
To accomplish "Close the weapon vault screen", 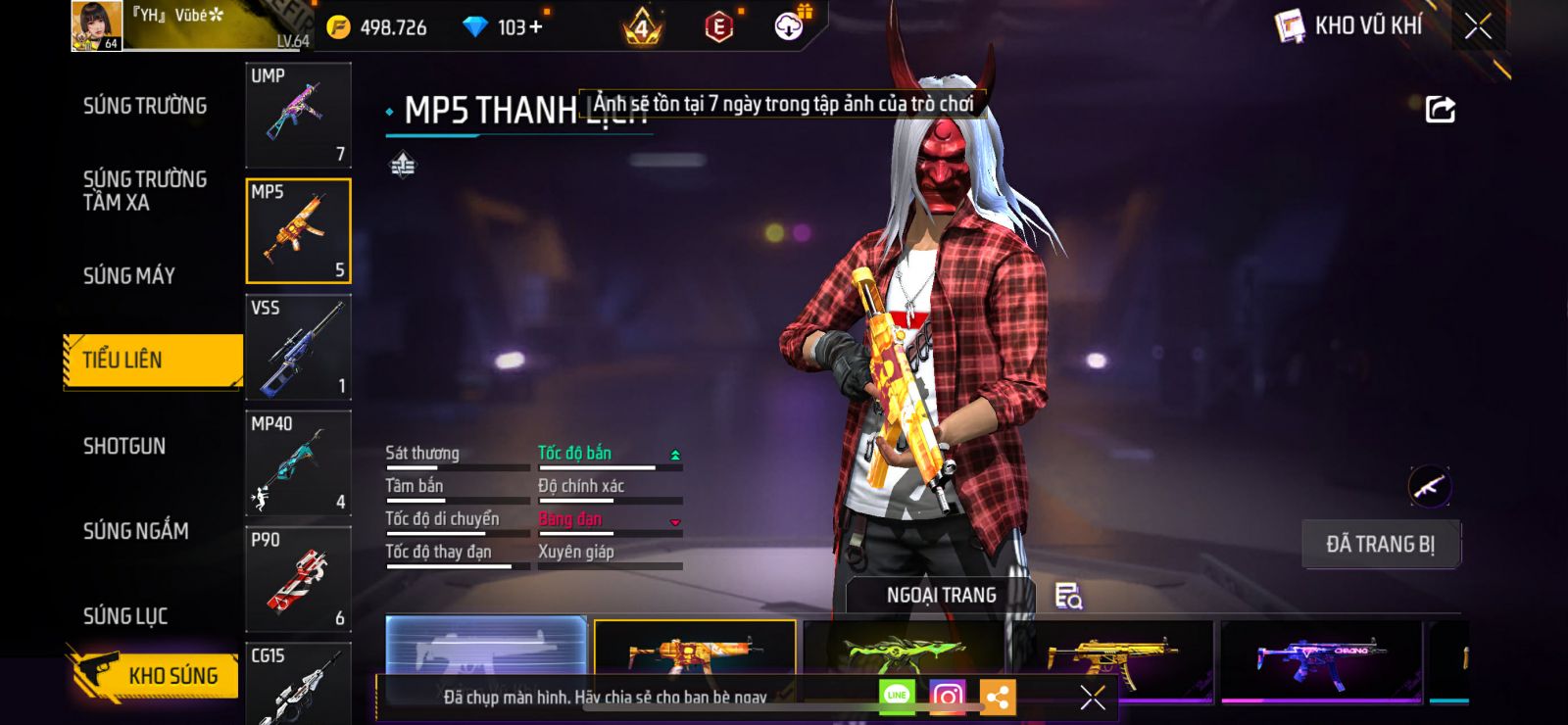I will [1478, 26].
